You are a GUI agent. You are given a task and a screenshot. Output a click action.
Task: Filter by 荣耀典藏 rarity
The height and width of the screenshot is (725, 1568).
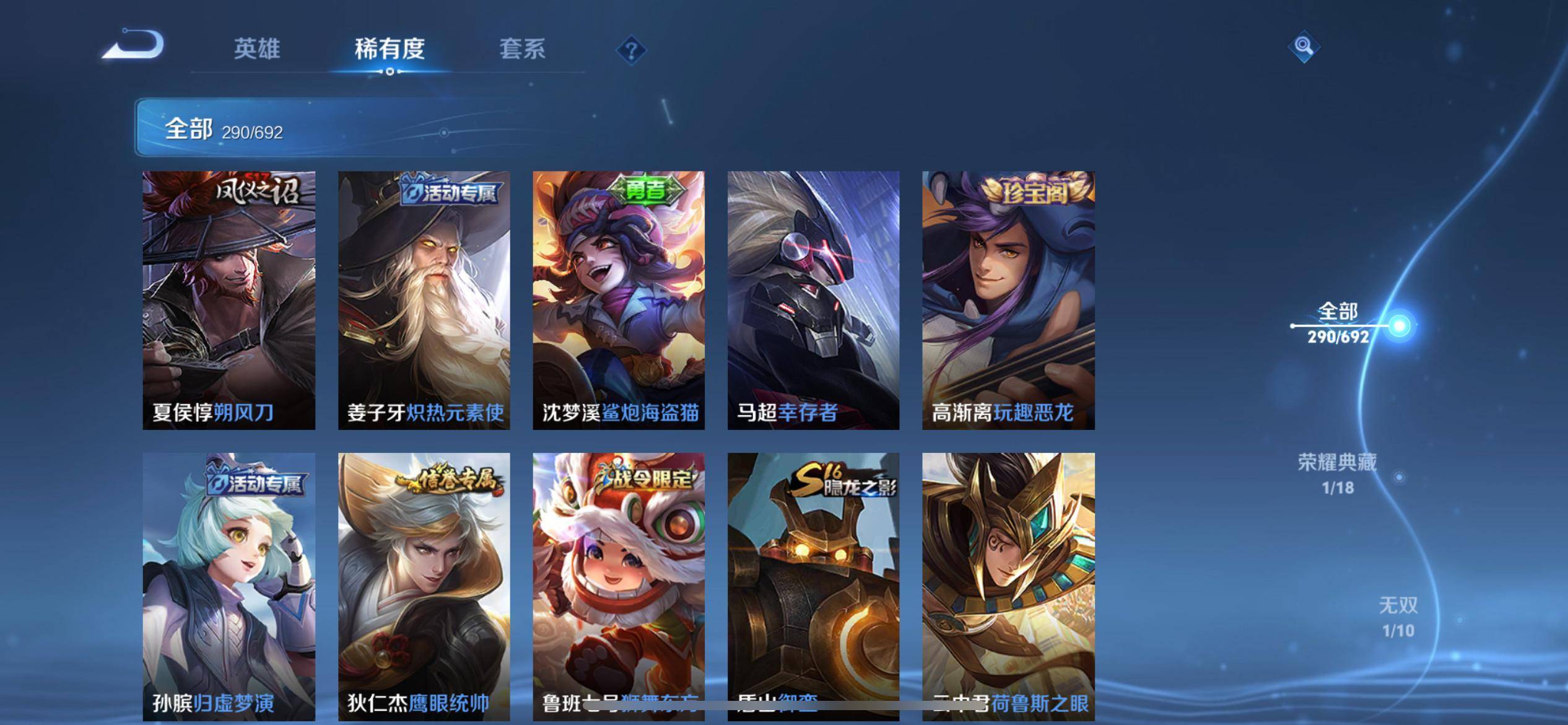coord(1338,473)
